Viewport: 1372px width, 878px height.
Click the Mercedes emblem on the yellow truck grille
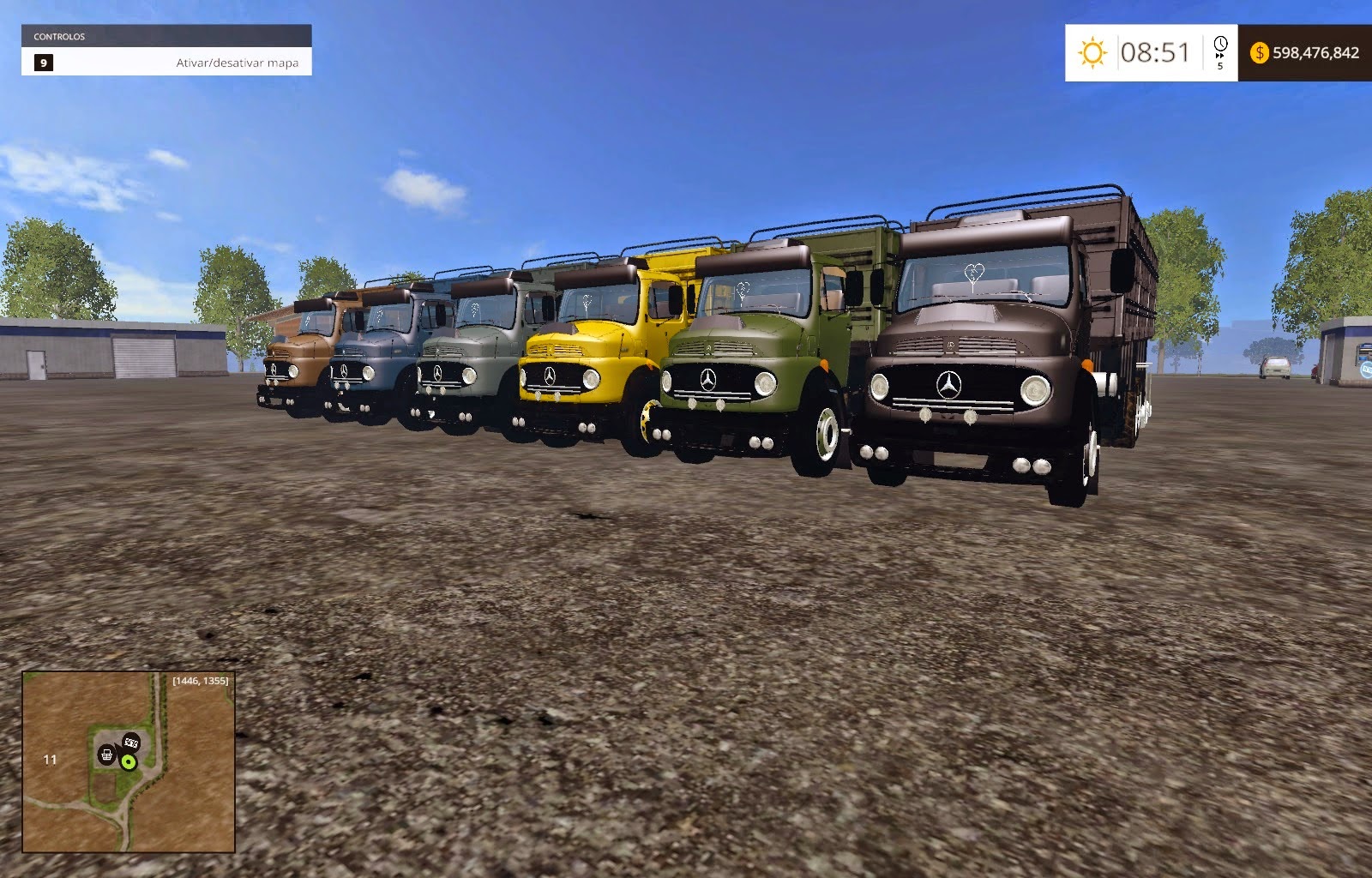coord(551,377)
